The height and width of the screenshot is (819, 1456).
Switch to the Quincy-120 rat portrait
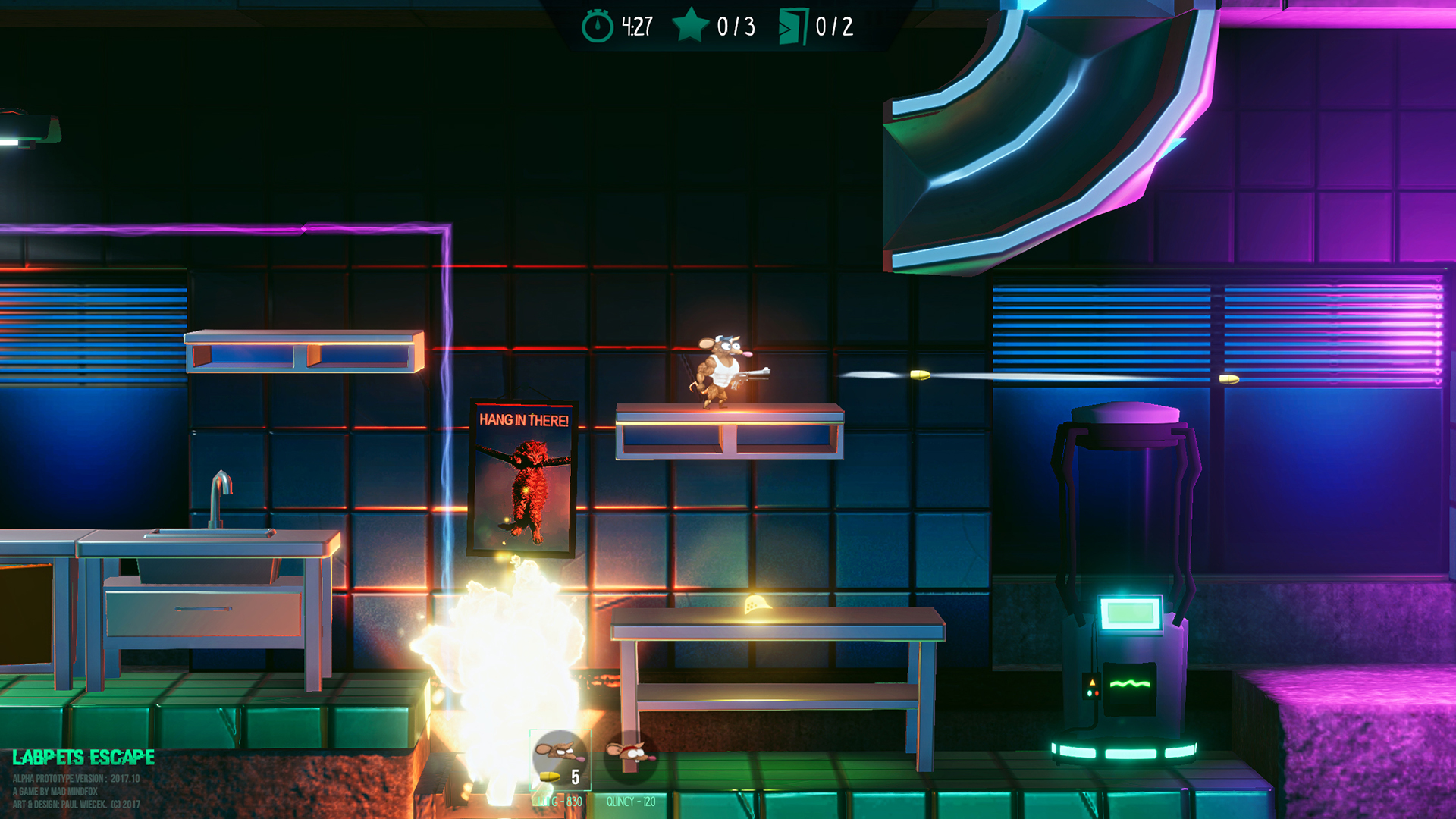click(x=630, y=755)
